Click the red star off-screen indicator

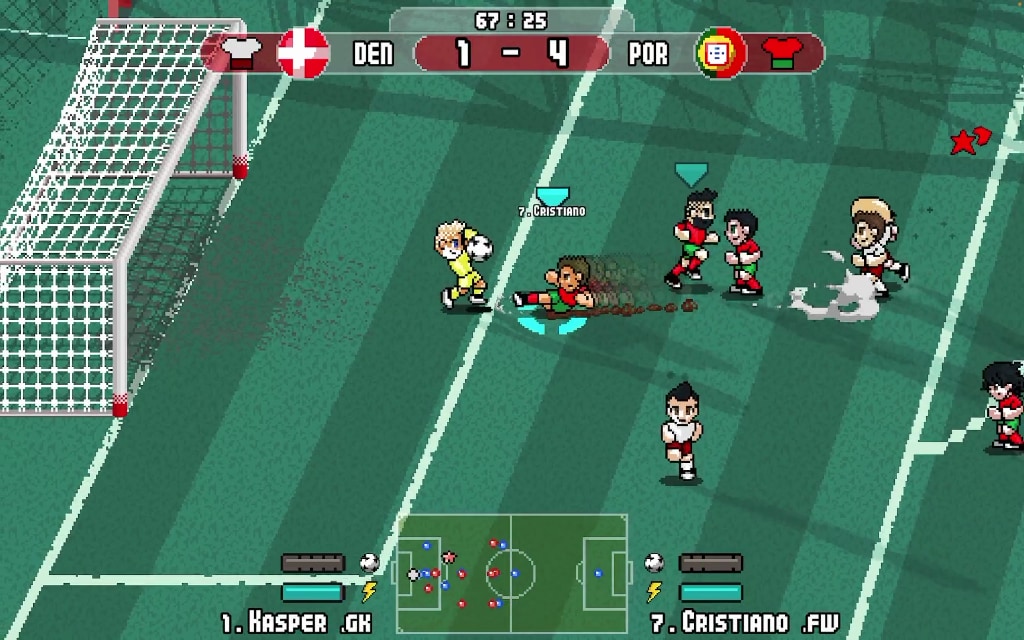(x=968, y=141)
